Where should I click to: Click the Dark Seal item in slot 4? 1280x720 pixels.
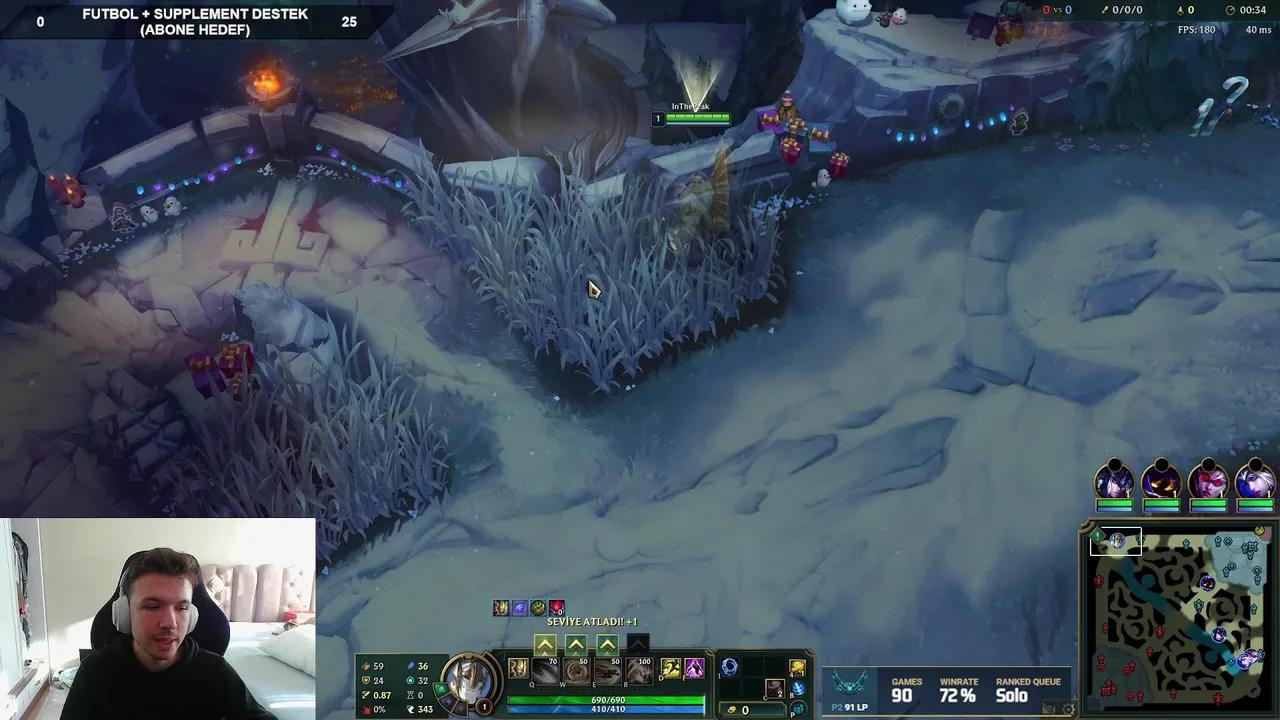pyautogui.click(x=798, y=668)
